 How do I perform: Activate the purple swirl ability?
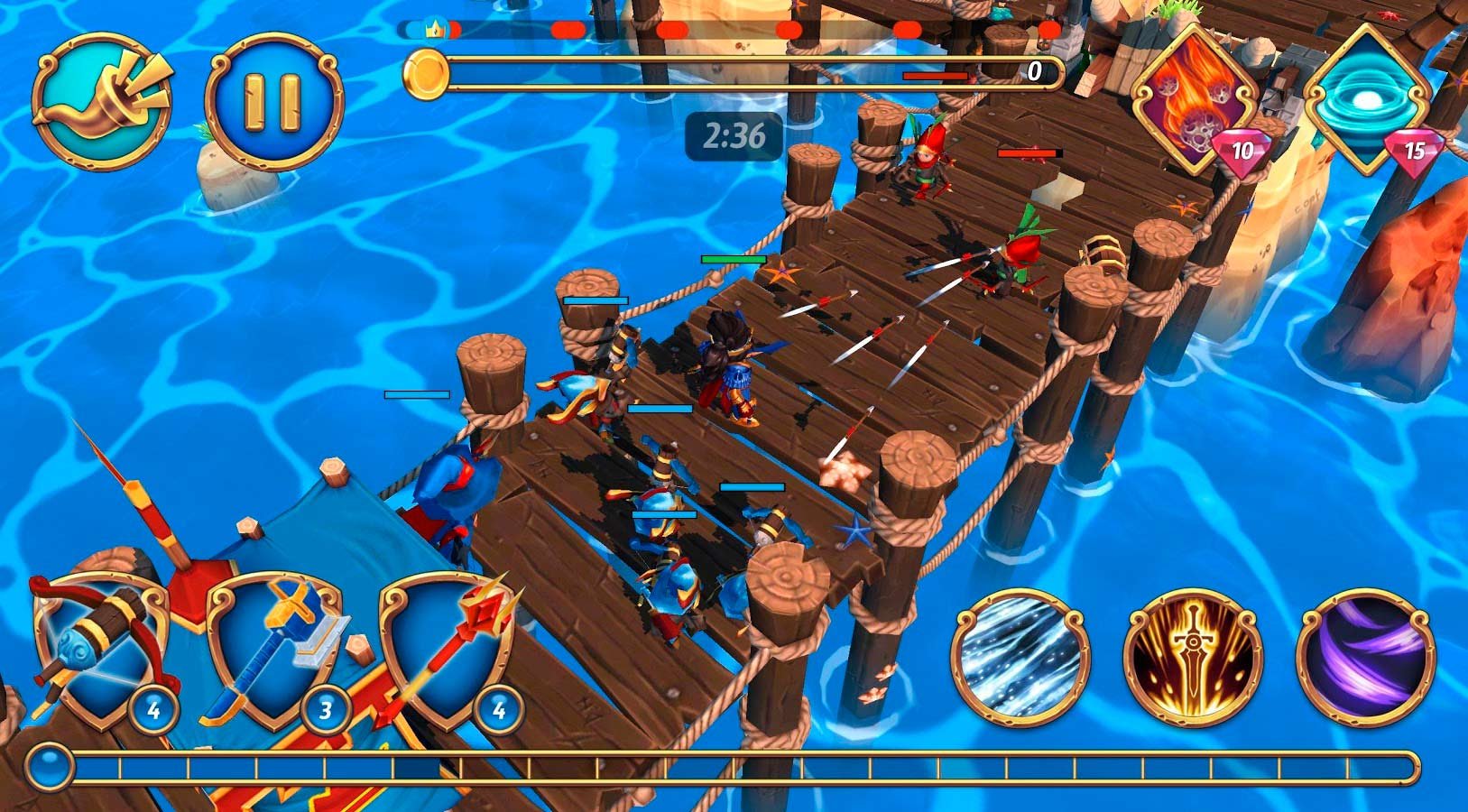coord(1364,657)
